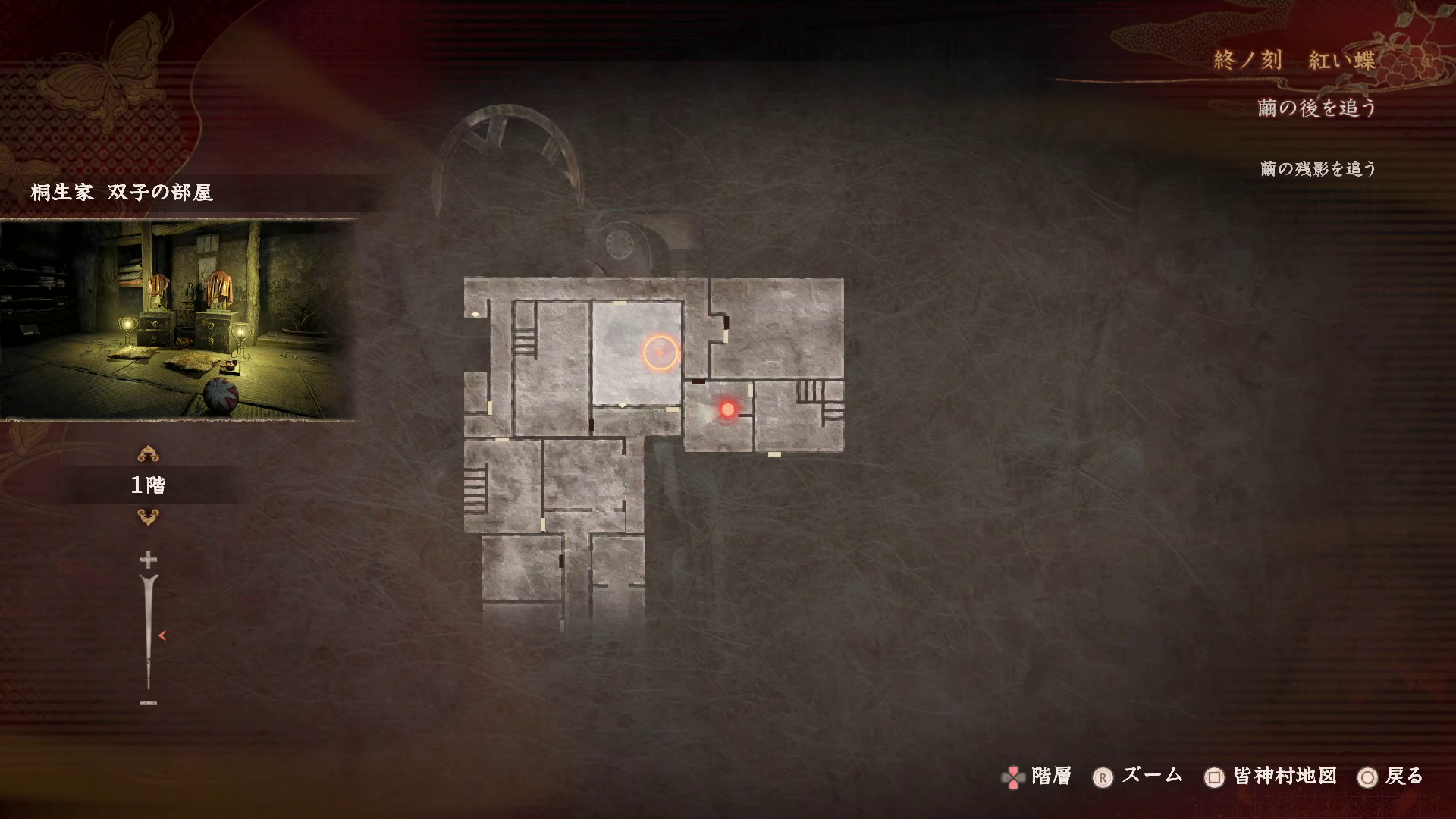Open the 皆神村地図 village map
1456x819 pixels.
(1271, 777)
